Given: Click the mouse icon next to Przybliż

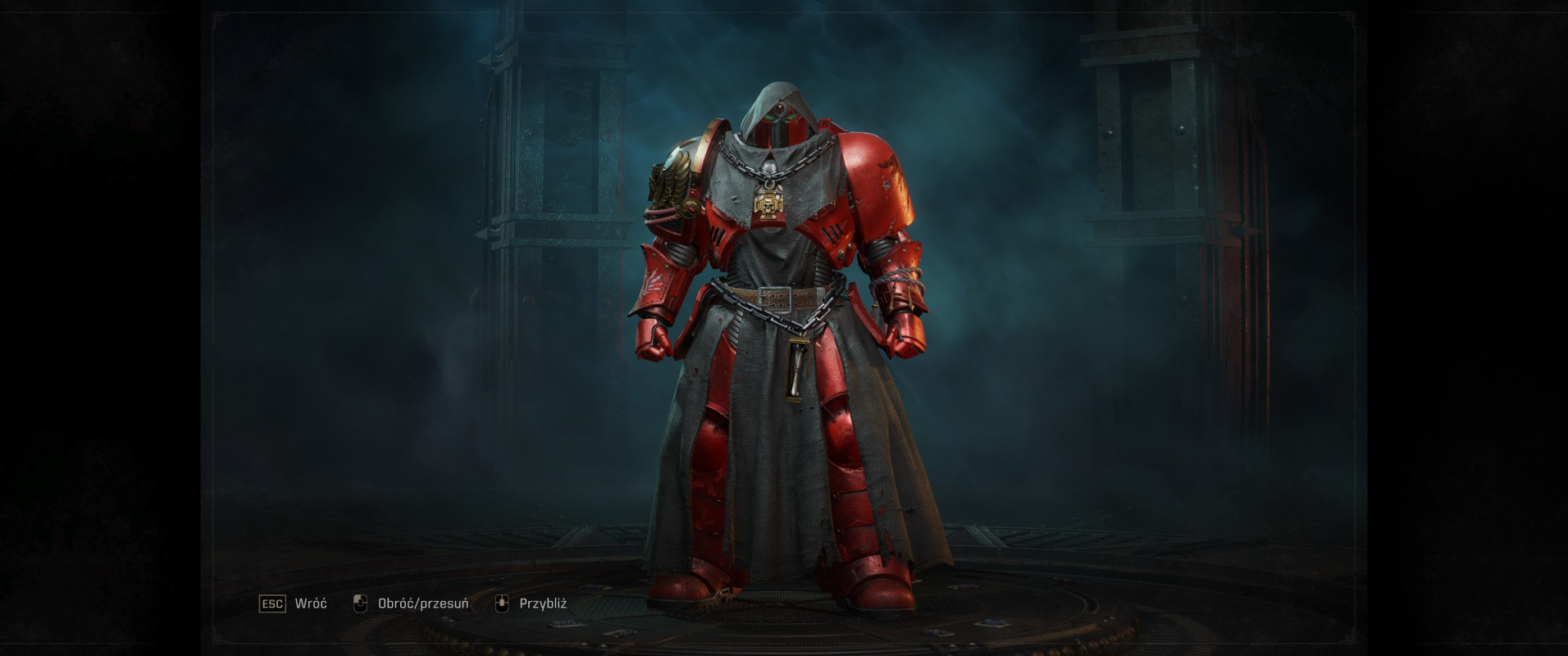Looking at the screenshot, I should tap(503, 604).
